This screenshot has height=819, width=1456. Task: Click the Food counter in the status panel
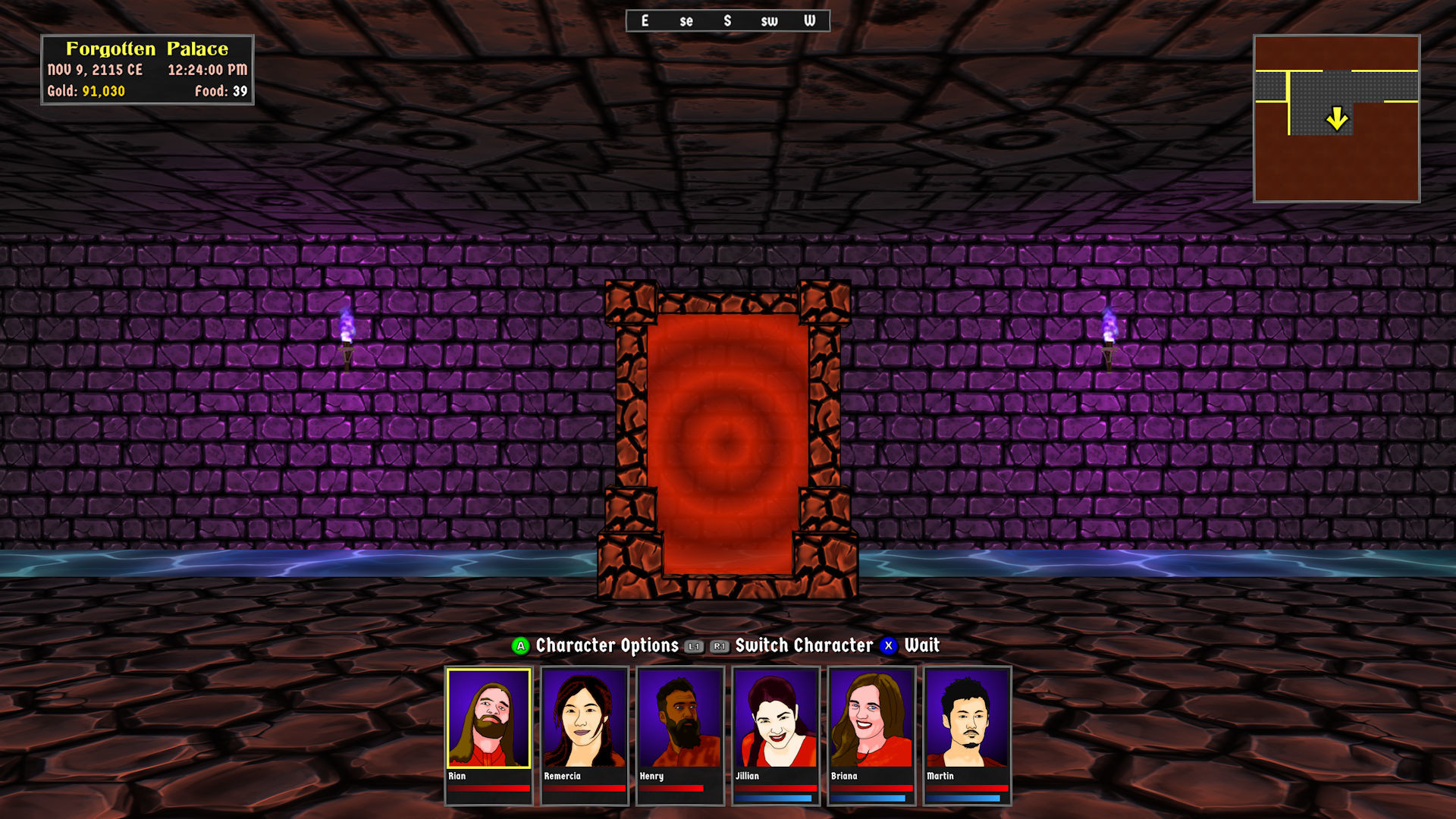(223, 91)
